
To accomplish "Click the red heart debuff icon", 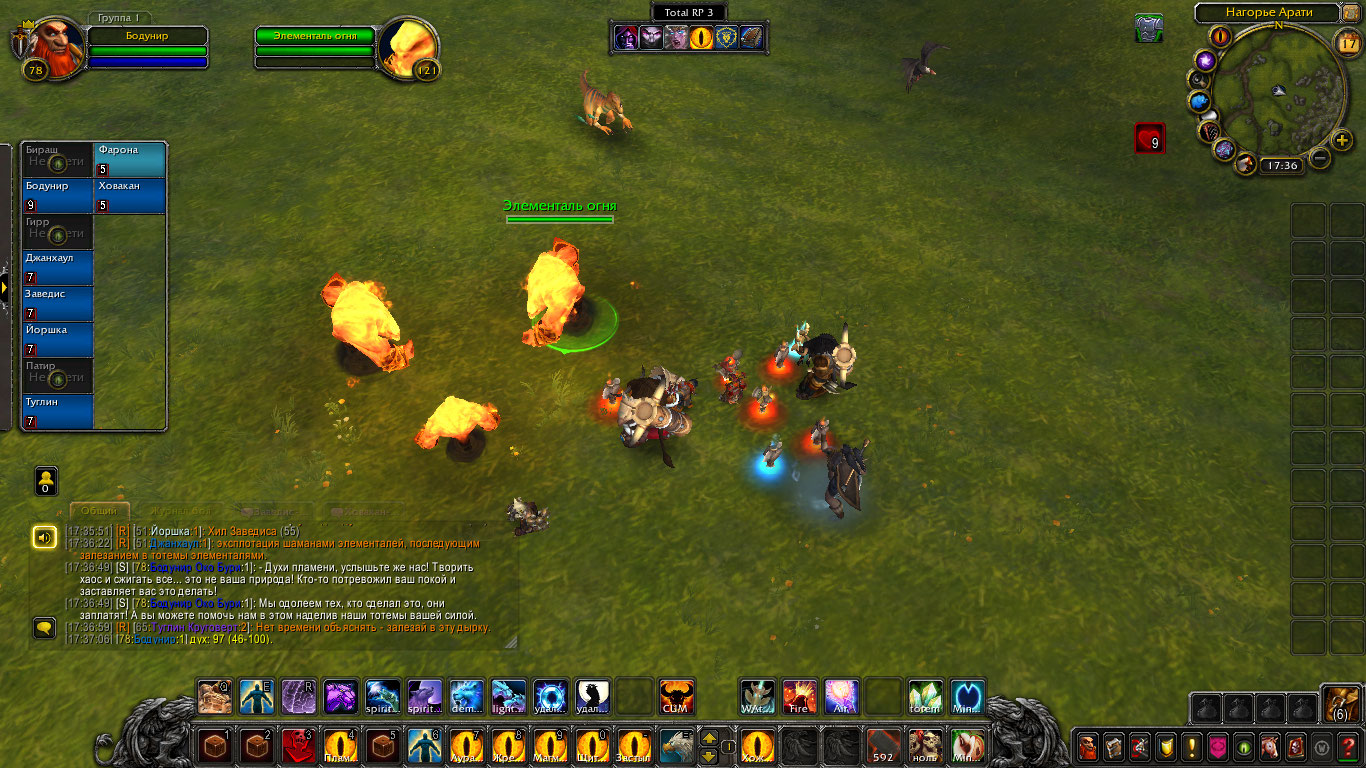I will tap(1149, 138).
